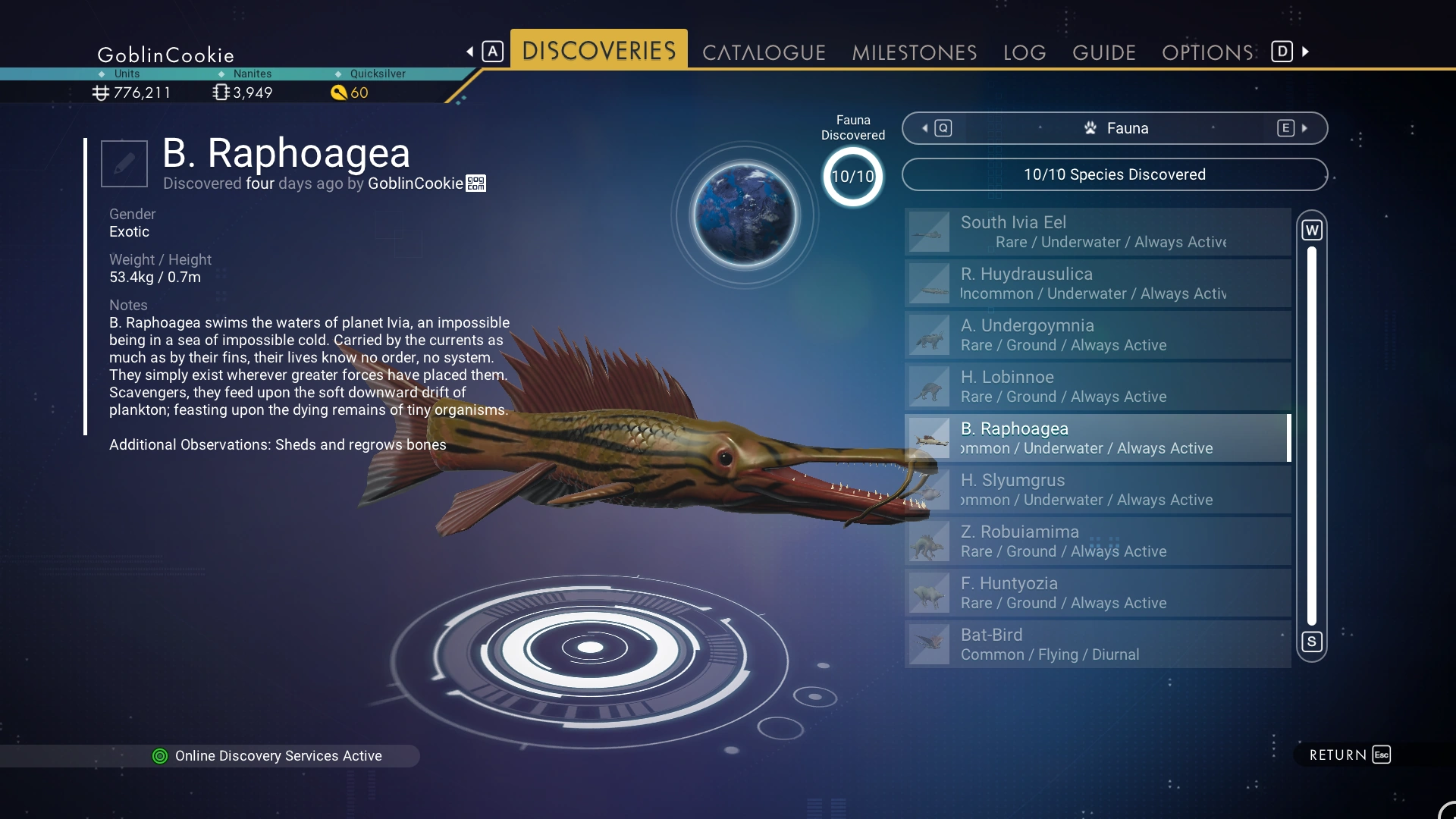The image size is (1456, 819).
Task: Open the Options tab
Action: pyautogui.click(x=1207, y=52)
